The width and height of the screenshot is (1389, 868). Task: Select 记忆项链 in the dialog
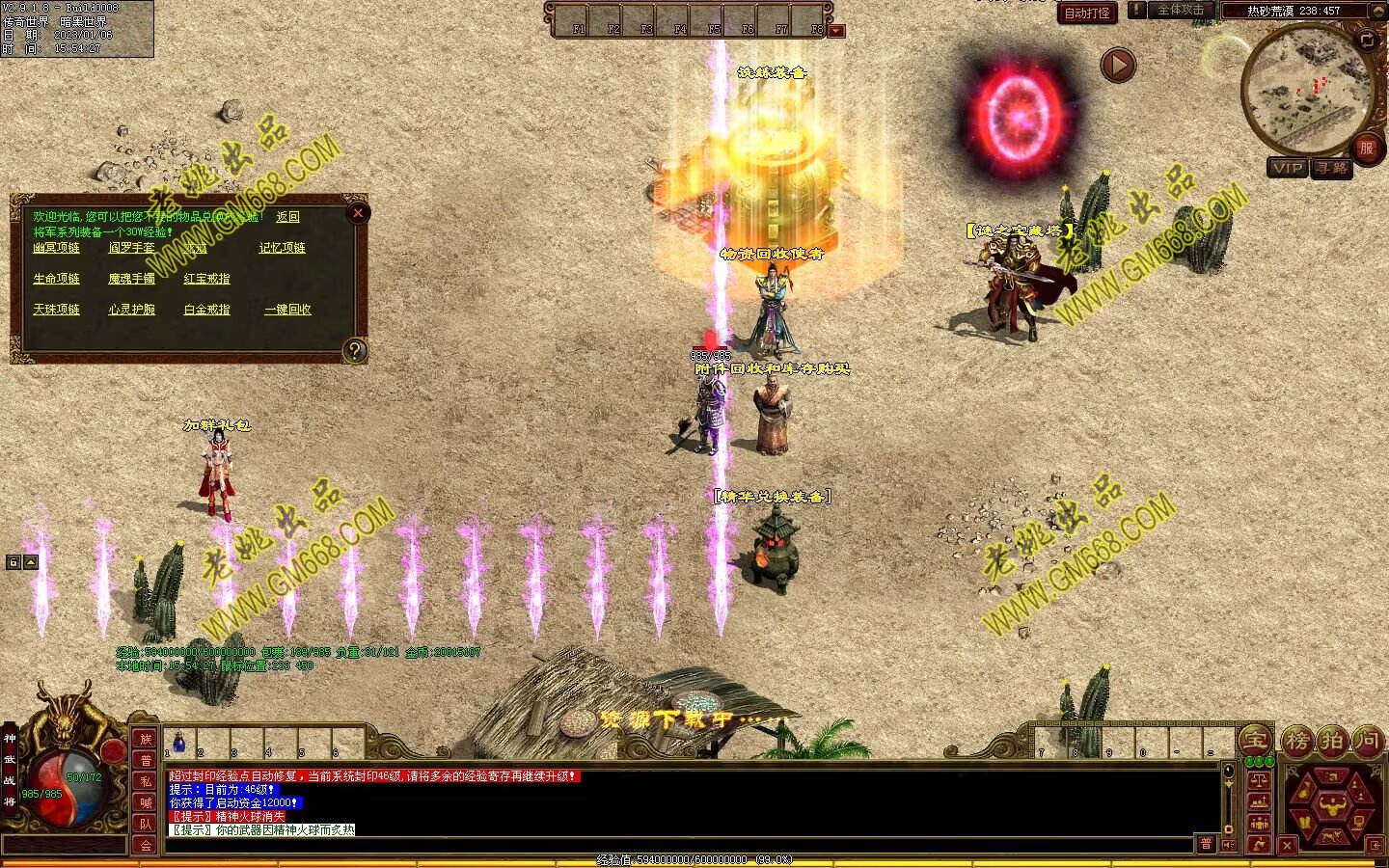click(x=282, y=248)
